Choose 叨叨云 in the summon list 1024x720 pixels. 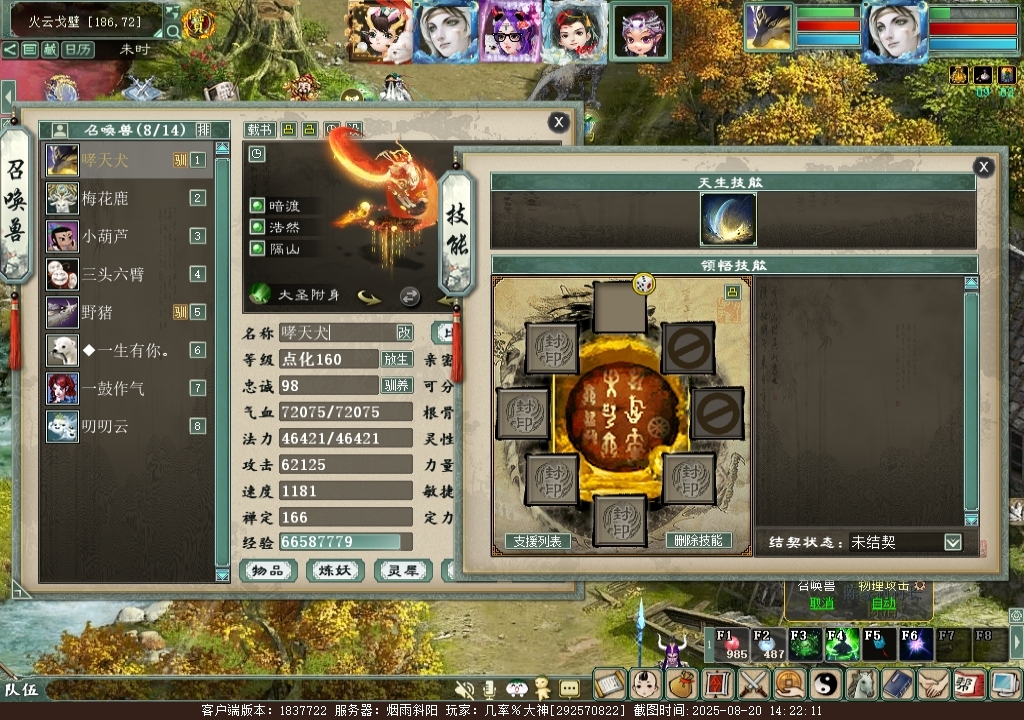(x=106, y=426)
